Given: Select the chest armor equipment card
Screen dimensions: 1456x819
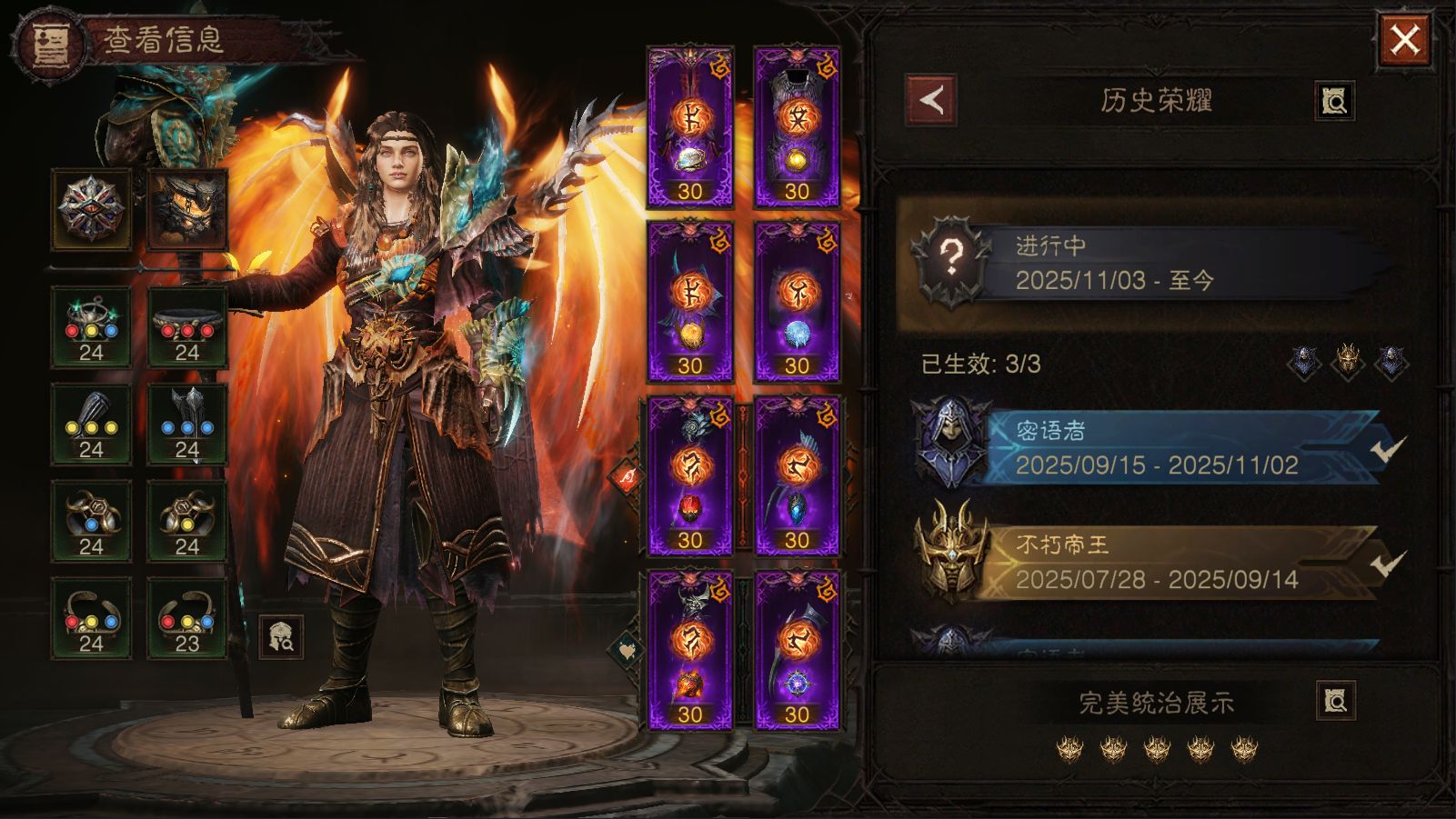Looking at the screenshot, I should click(x=797, y=127).
